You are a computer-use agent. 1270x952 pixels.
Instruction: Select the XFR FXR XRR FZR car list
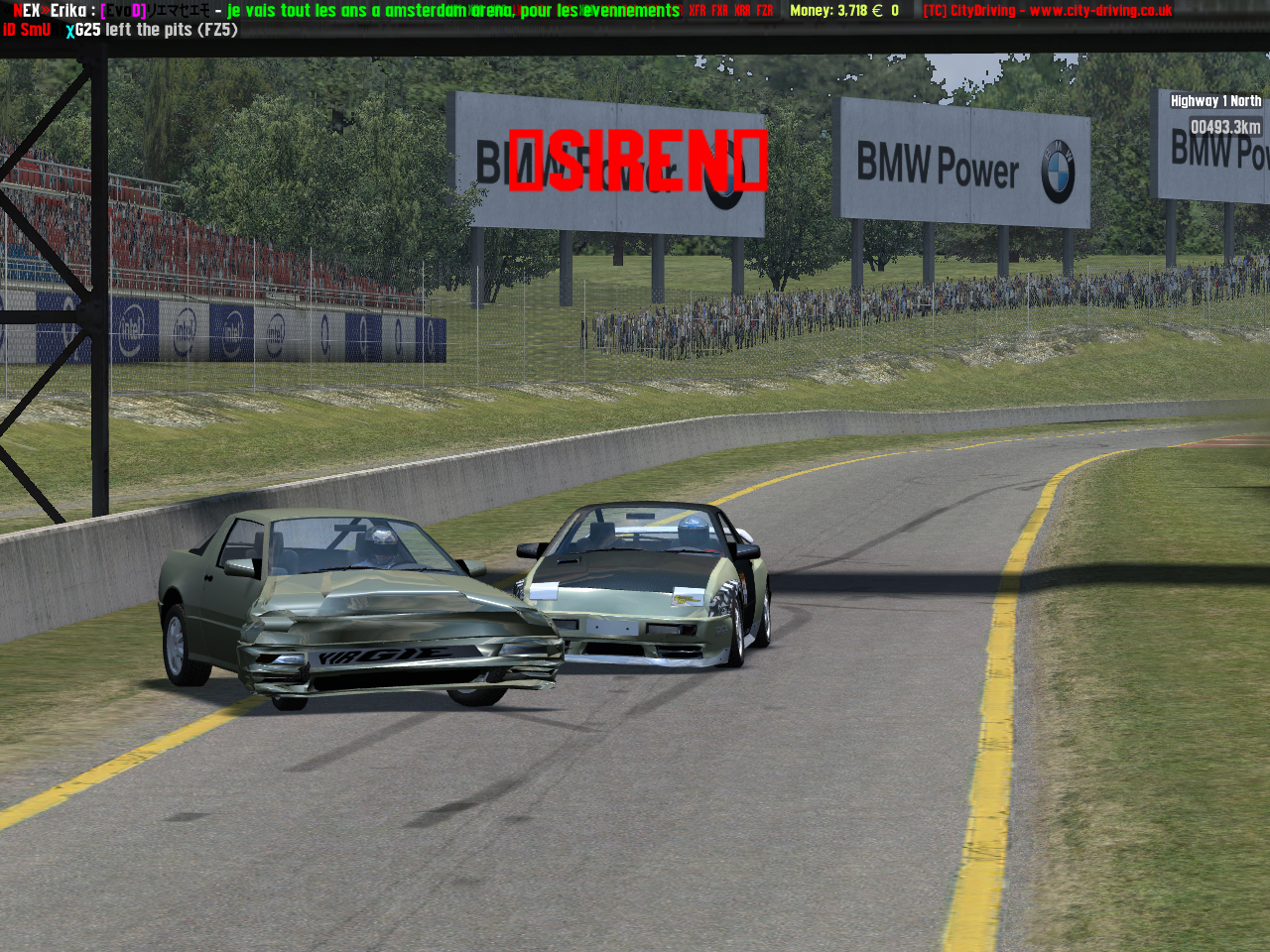point(731,11)
